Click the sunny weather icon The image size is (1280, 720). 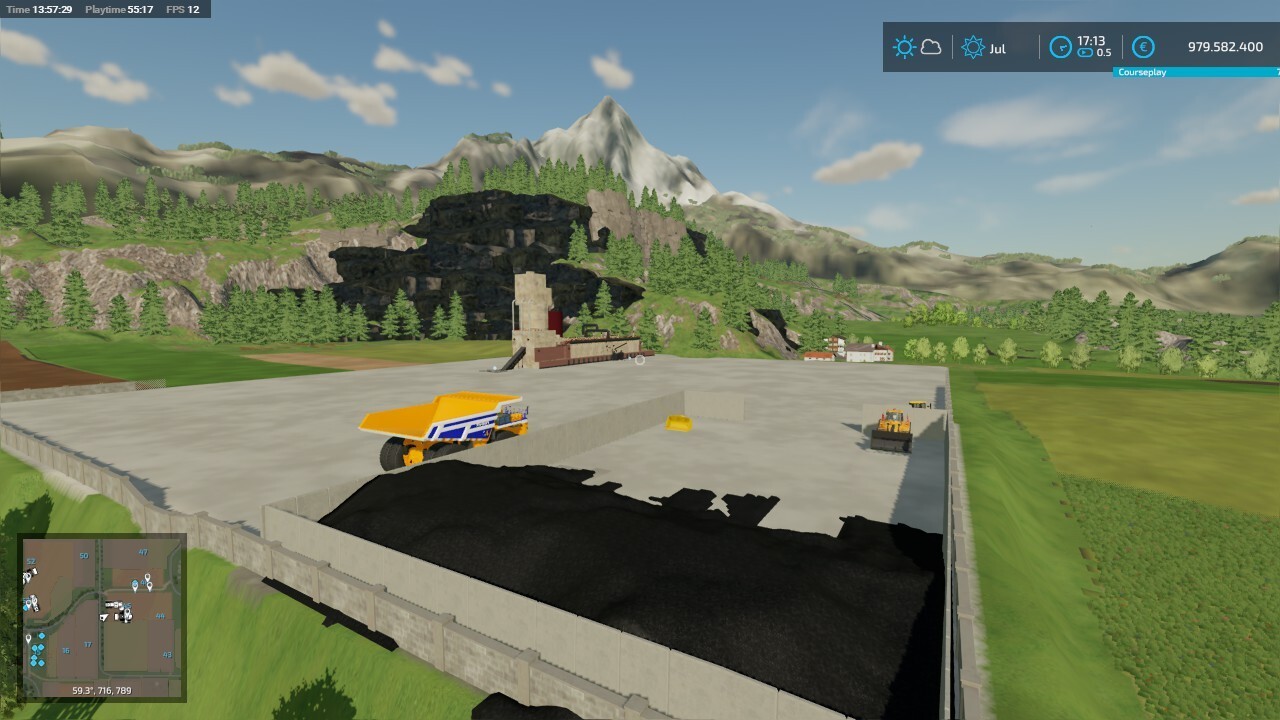tap(904, 47)
